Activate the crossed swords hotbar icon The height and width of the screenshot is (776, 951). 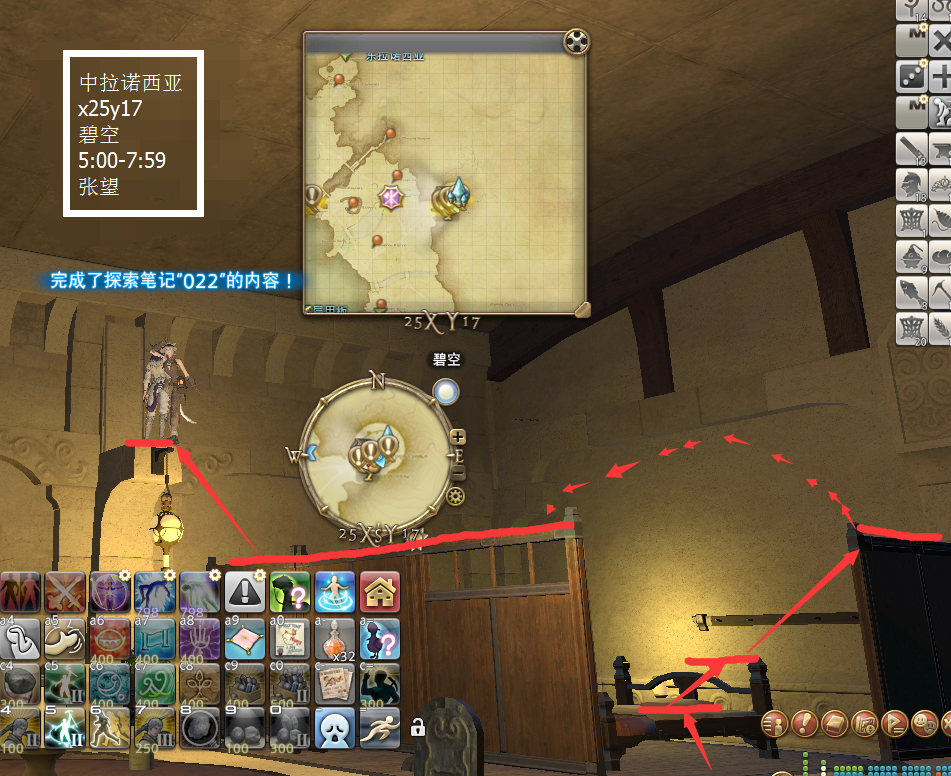pos(65,592)
